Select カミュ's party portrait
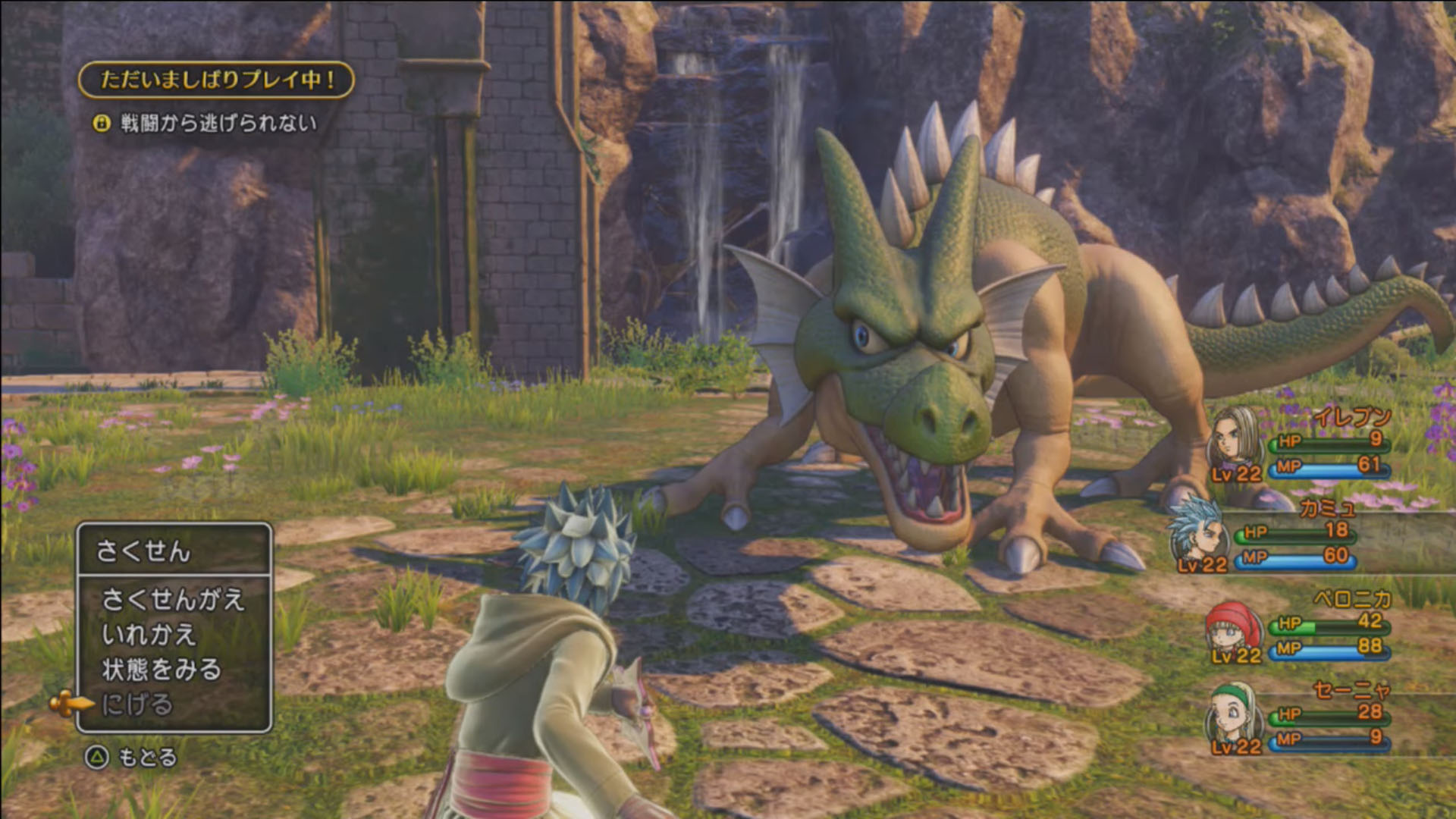 pyautogui.click(x=1198, y=529)
